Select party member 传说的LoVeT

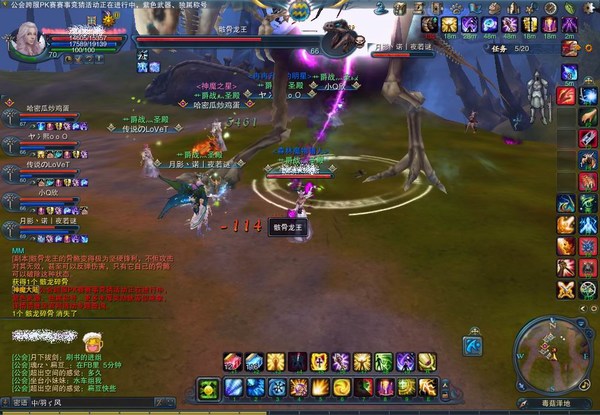pos(47,165)
